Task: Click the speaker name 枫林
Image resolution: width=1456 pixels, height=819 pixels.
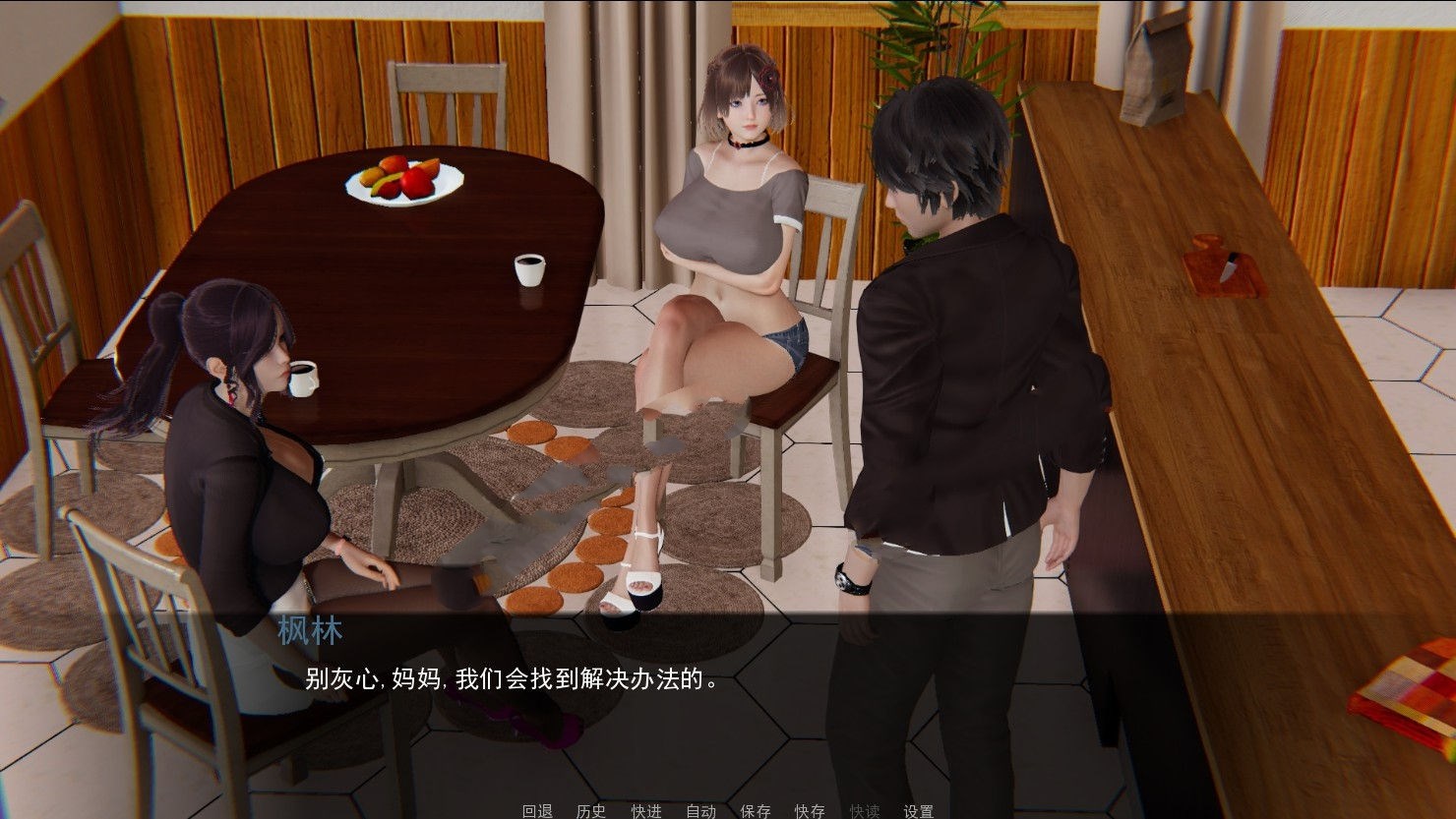Action: click(x=311, y=632)
